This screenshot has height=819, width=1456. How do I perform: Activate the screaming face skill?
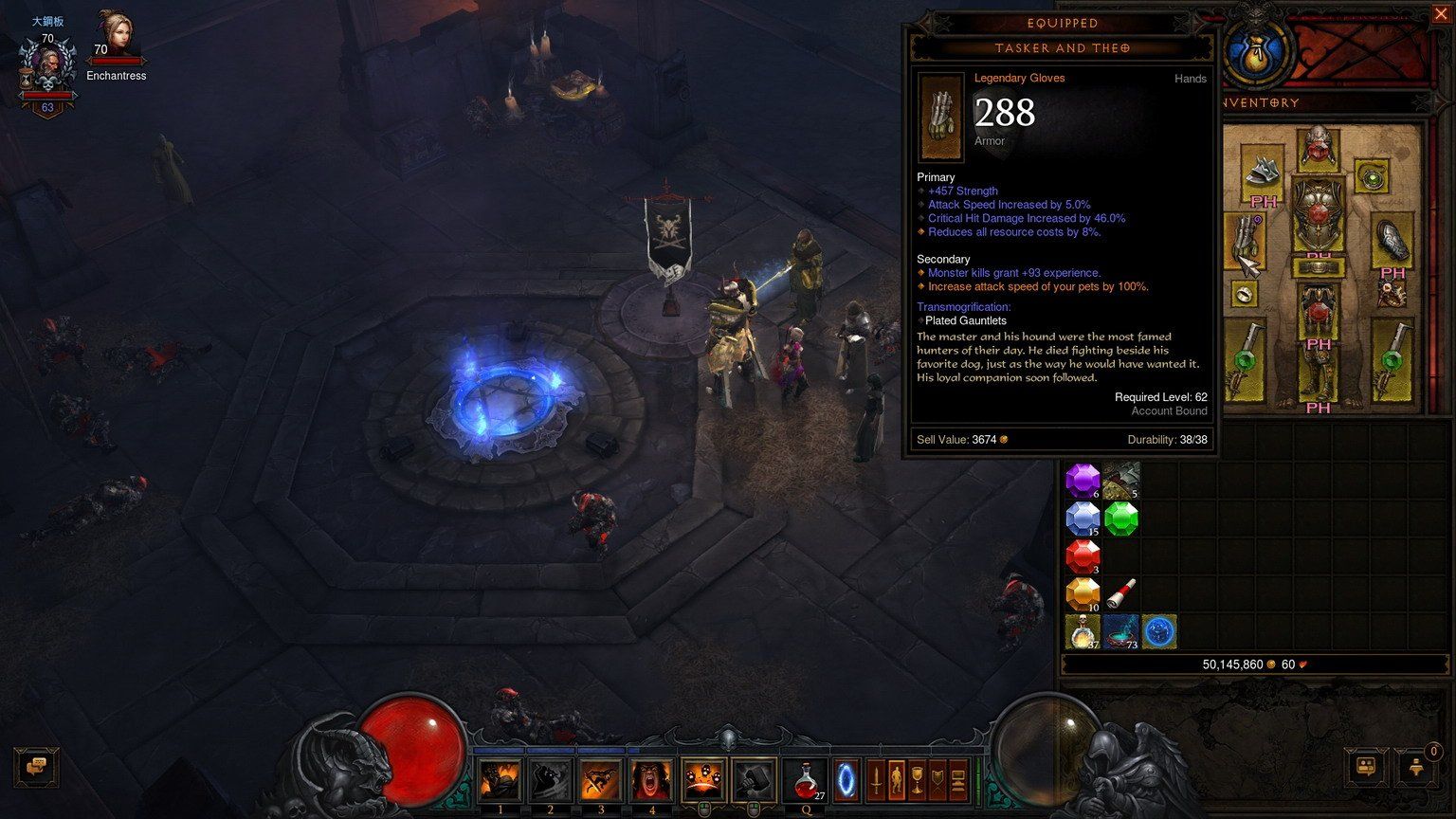[651, 780]
